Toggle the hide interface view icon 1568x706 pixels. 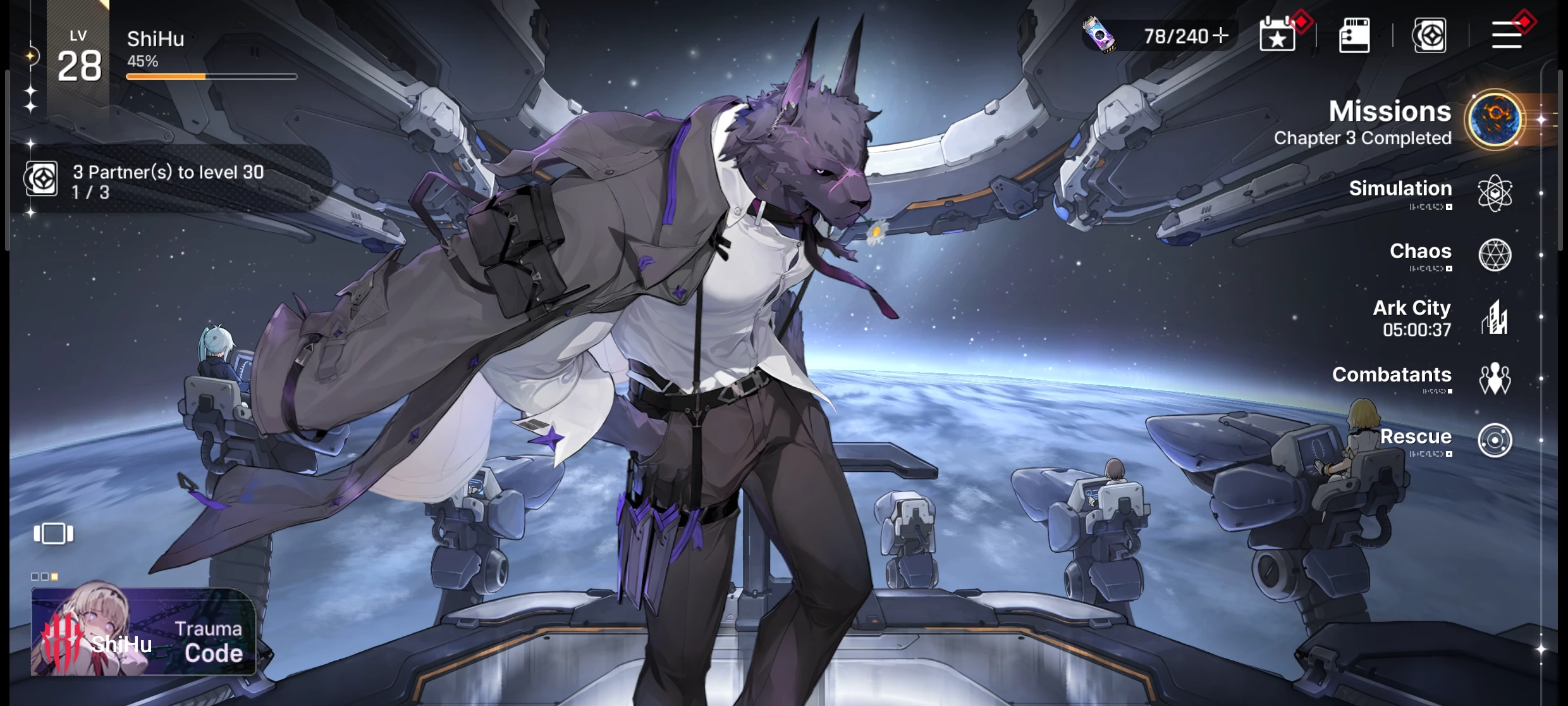pos(54,534)
